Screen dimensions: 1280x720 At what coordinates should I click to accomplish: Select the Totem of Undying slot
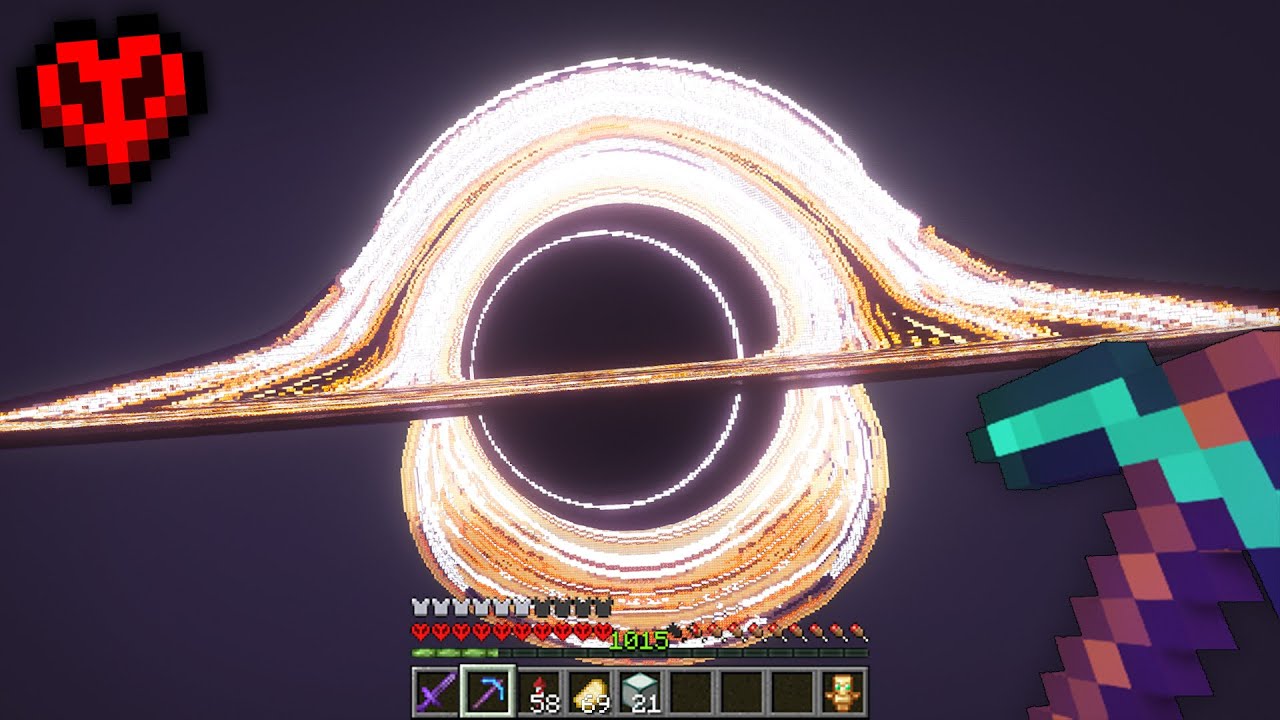[841, 692]
